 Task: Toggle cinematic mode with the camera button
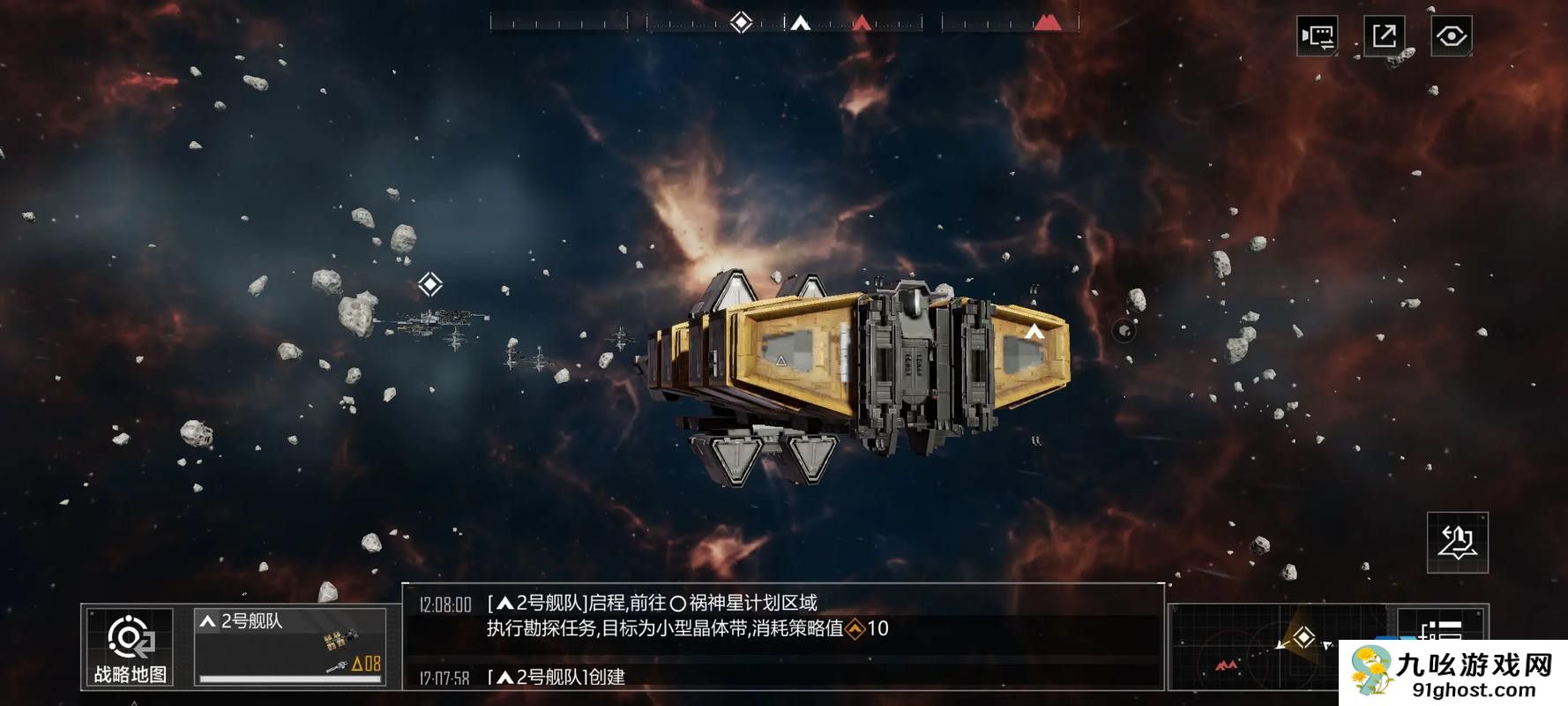pyautogui.click(x=1318, y=34)
